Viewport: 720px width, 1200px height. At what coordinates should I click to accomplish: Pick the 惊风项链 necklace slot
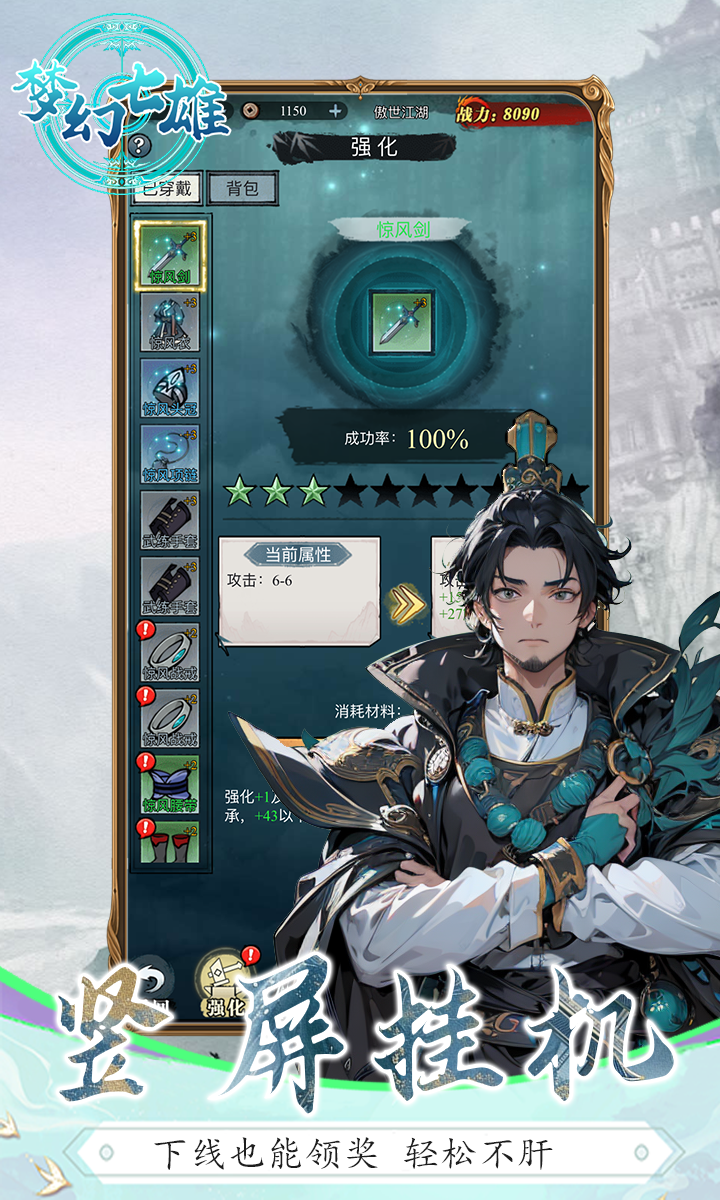pyautogui.click(x=170, y=454)
